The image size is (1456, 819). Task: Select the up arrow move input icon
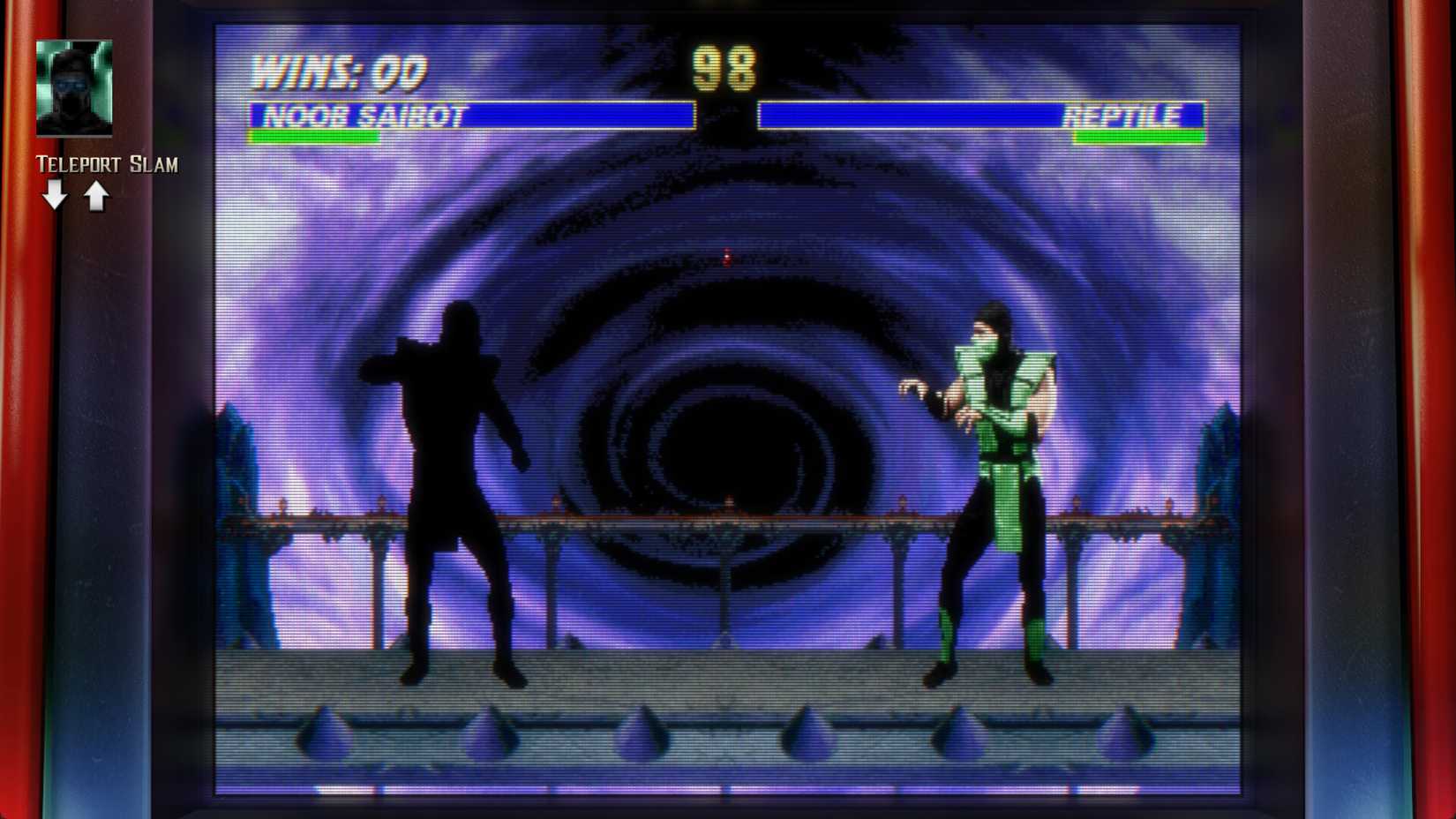(x=95, y=192)
